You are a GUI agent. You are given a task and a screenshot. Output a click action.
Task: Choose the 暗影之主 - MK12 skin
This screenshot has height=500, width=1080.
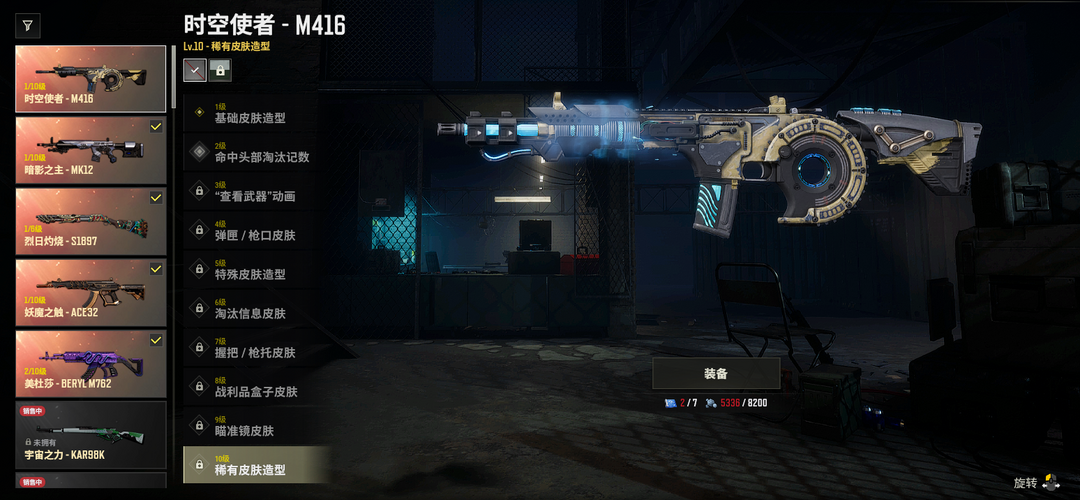tap(91, 150)
